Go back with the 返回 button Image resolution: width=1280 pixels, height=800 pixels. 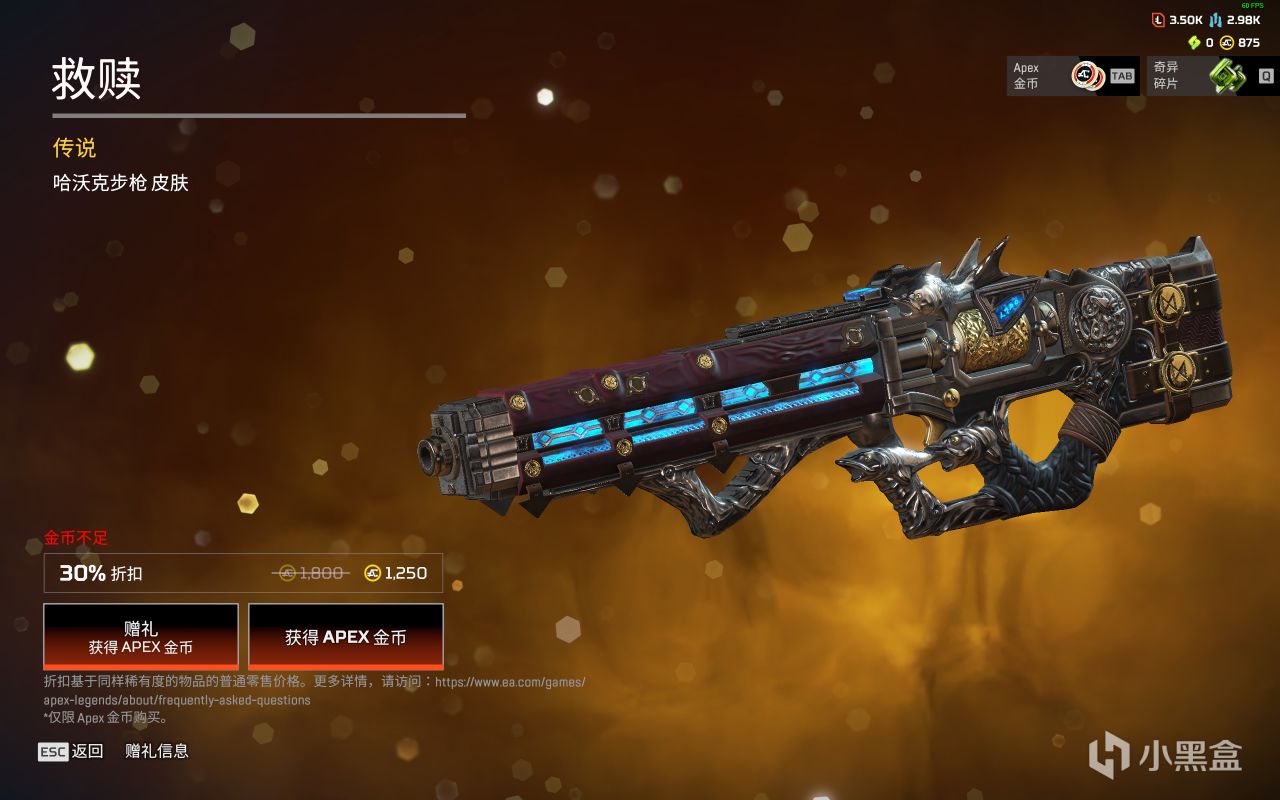72,751
